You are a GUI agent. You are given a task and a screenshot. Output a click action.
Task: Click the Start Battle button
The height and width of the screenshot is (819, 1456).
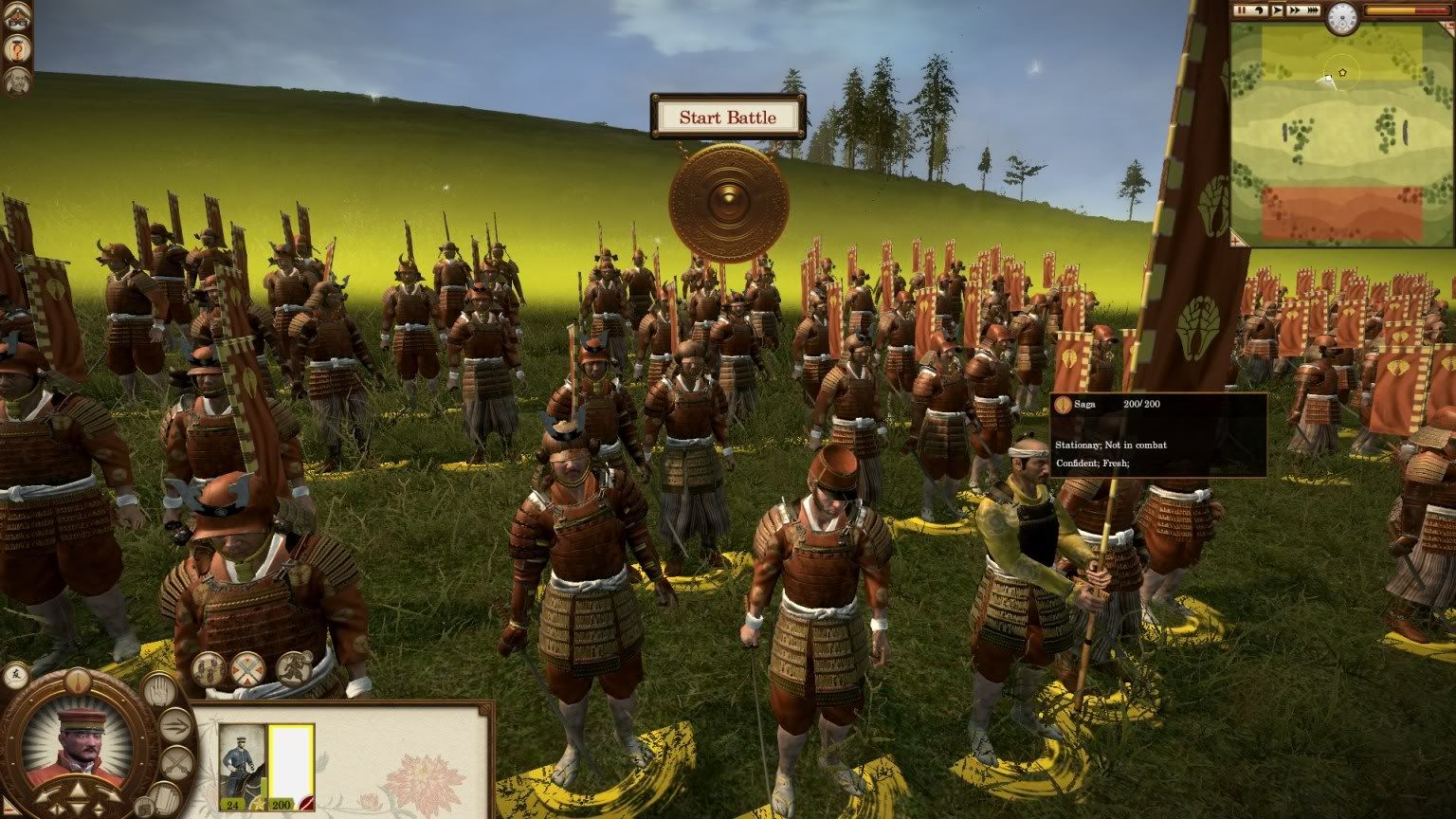(x=727, y=118)
